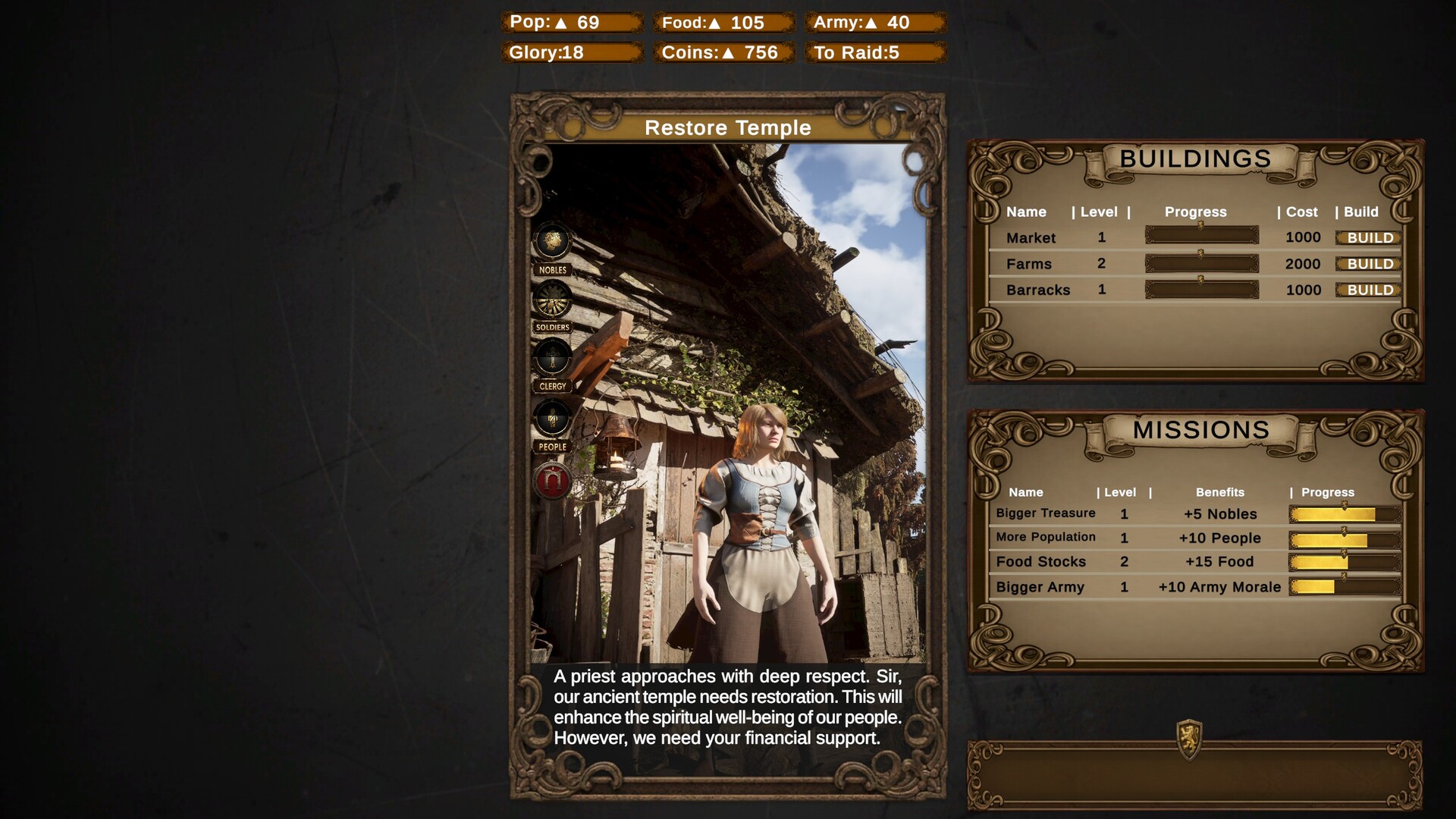
Task: Click the Coins counter at the top
Action: click(719, 53)
